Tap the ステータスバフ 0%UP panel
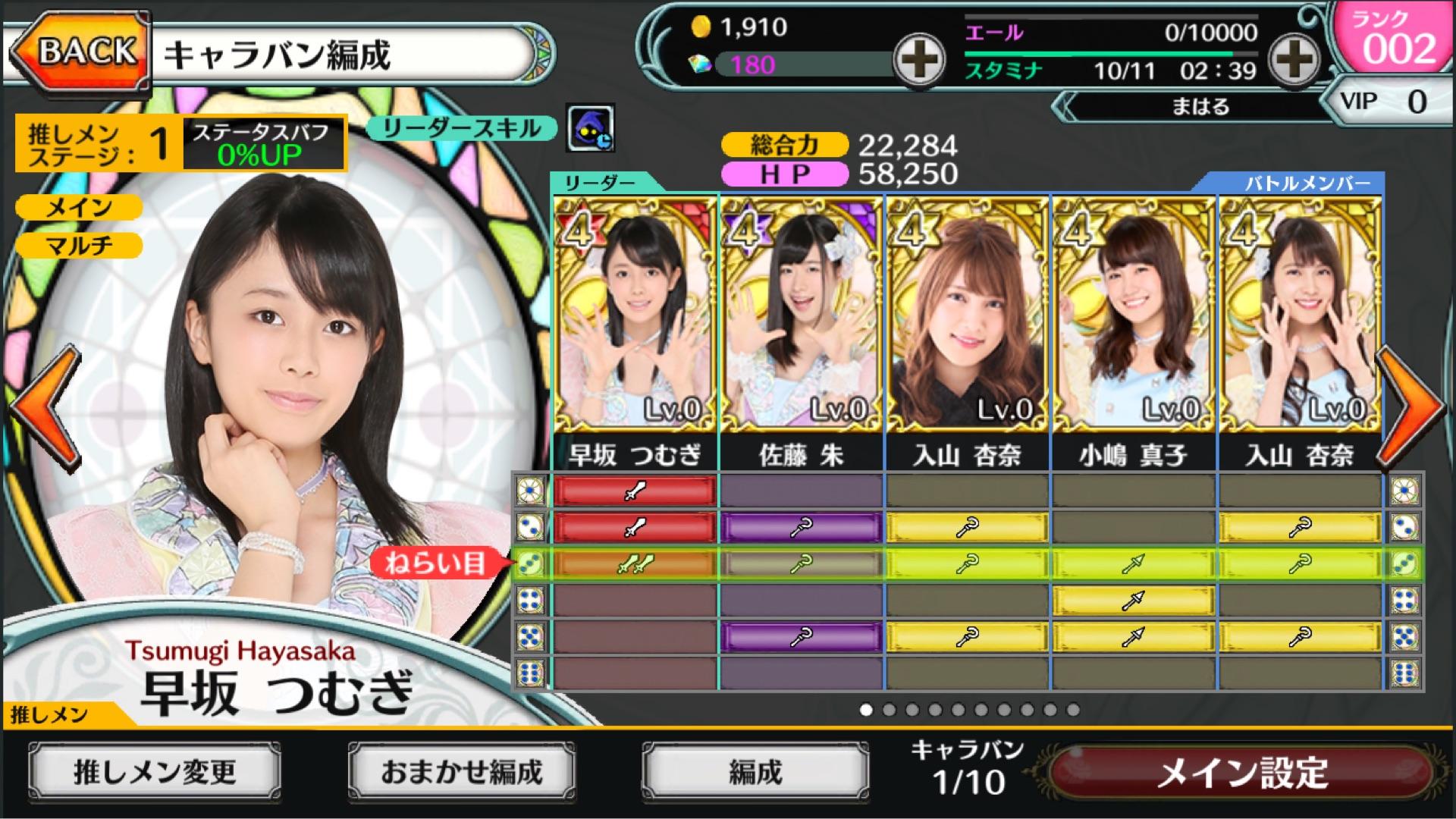 [x=262, y=143]
